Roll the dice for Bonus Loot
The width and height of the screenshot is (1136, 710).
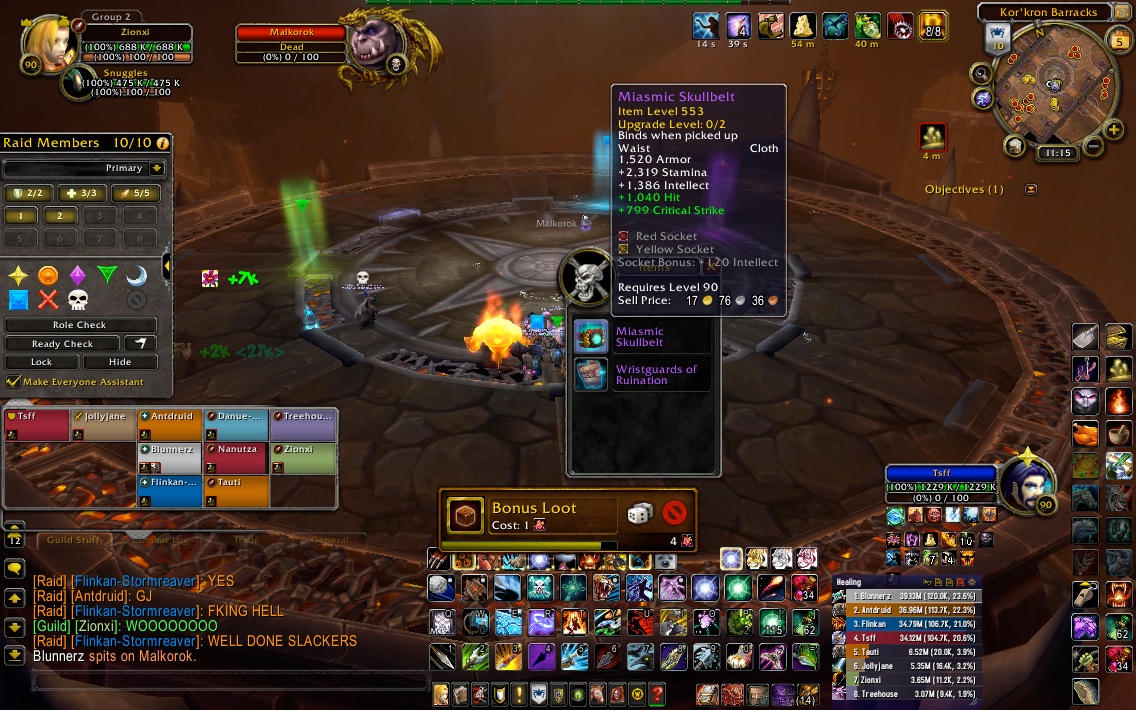point(640,513)
